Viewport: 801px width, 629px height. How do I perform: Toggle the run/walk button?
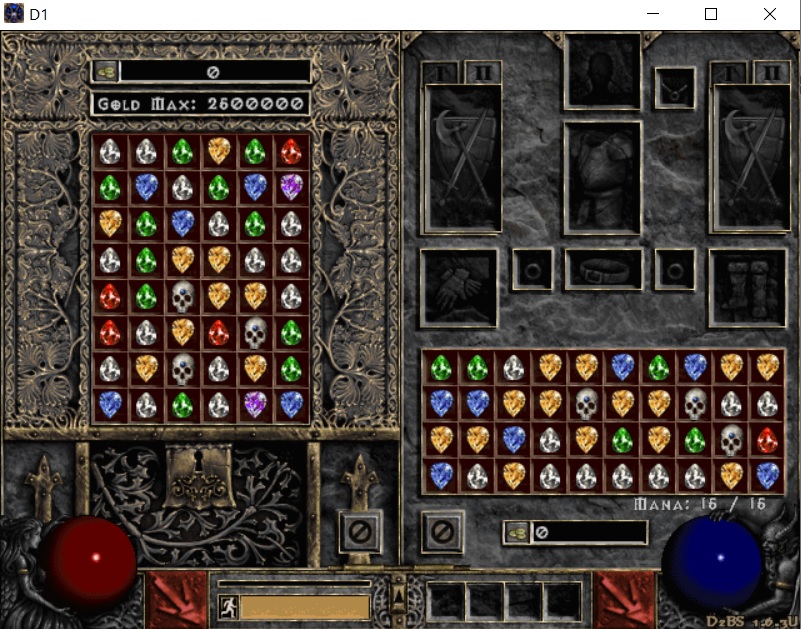(228, 607)
